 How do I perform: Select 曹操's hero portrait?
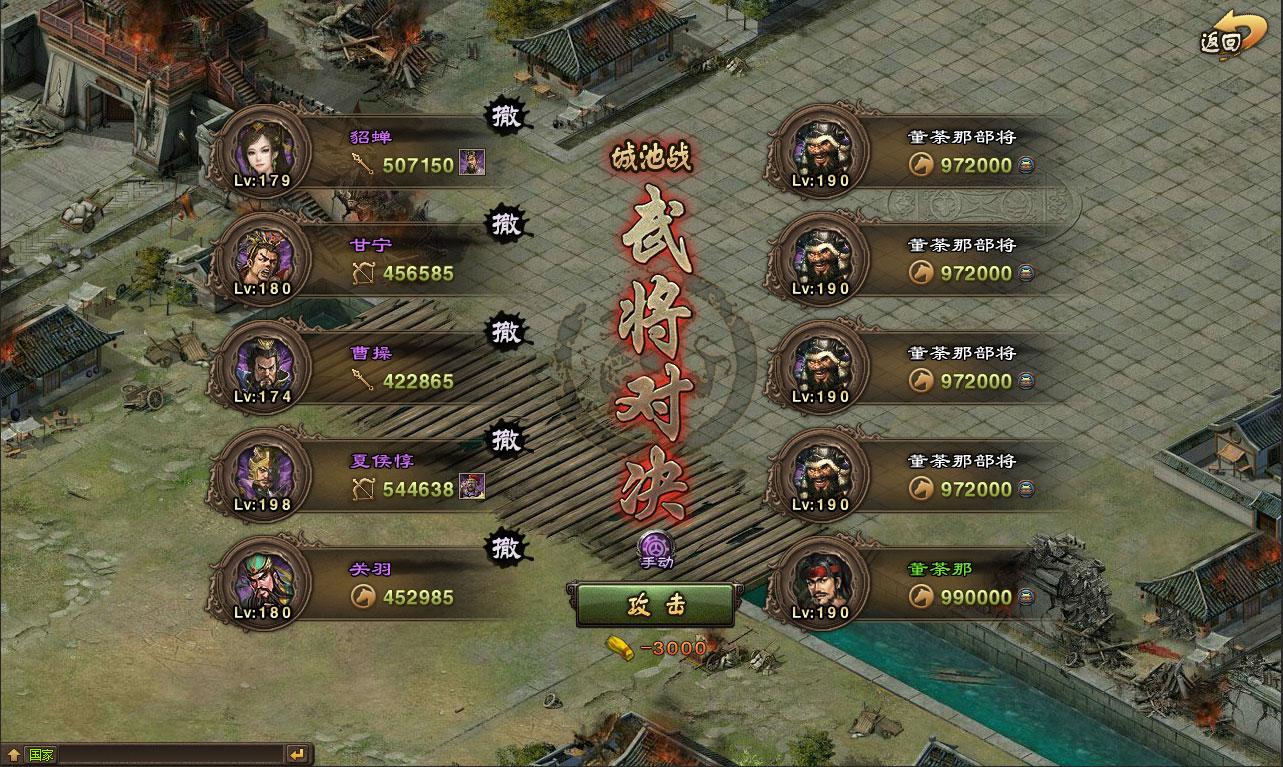click(x=263, y=365)
